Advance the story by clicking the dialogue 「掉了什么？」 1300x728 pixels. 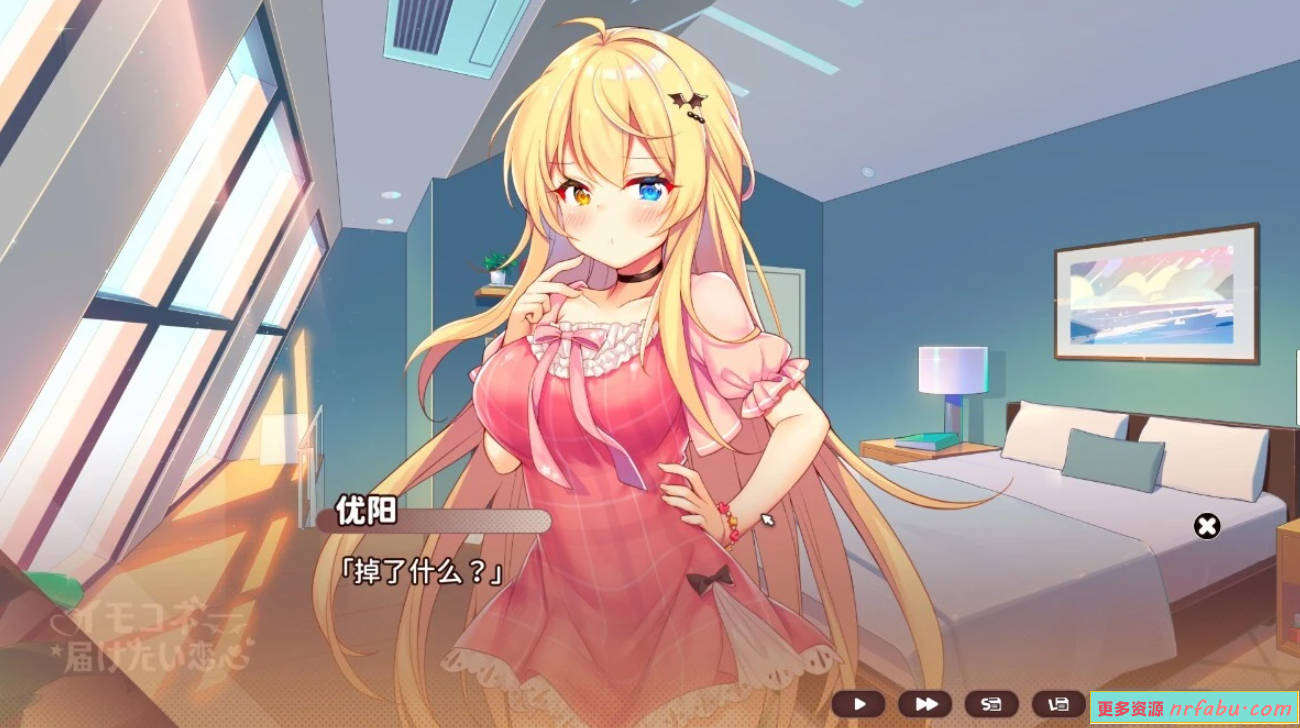(420, 570)
